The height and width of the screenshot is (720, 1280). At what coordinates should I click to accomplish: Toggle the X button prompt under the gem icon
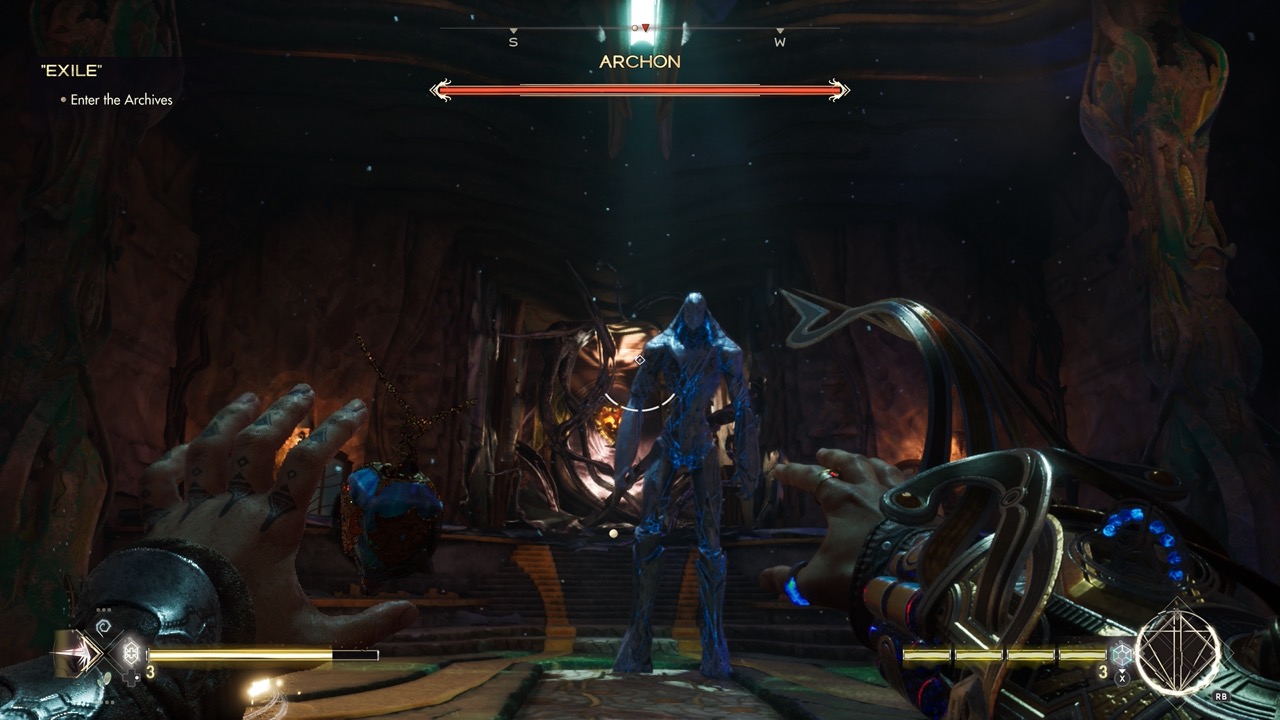1121,679
